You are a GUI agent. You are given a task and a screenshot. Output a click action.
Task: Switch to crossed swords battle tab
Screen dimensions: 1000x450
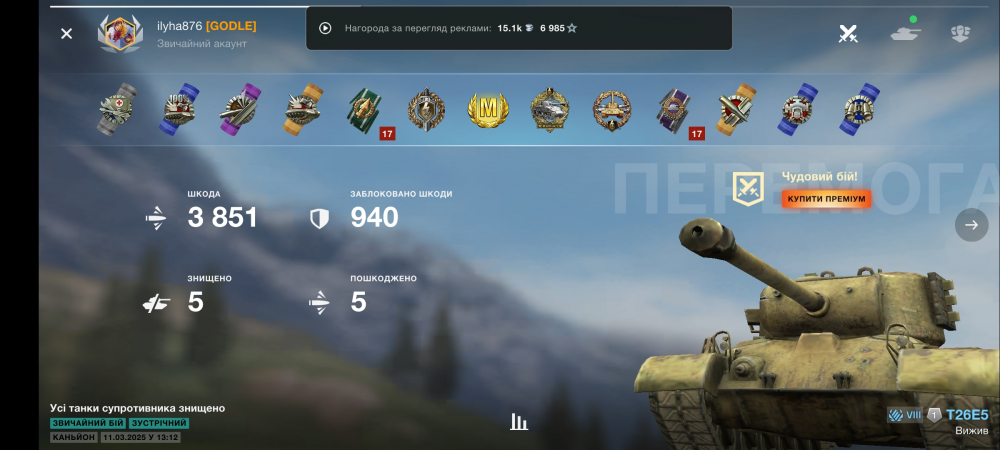pyautogui.click(x=848, y=34)
